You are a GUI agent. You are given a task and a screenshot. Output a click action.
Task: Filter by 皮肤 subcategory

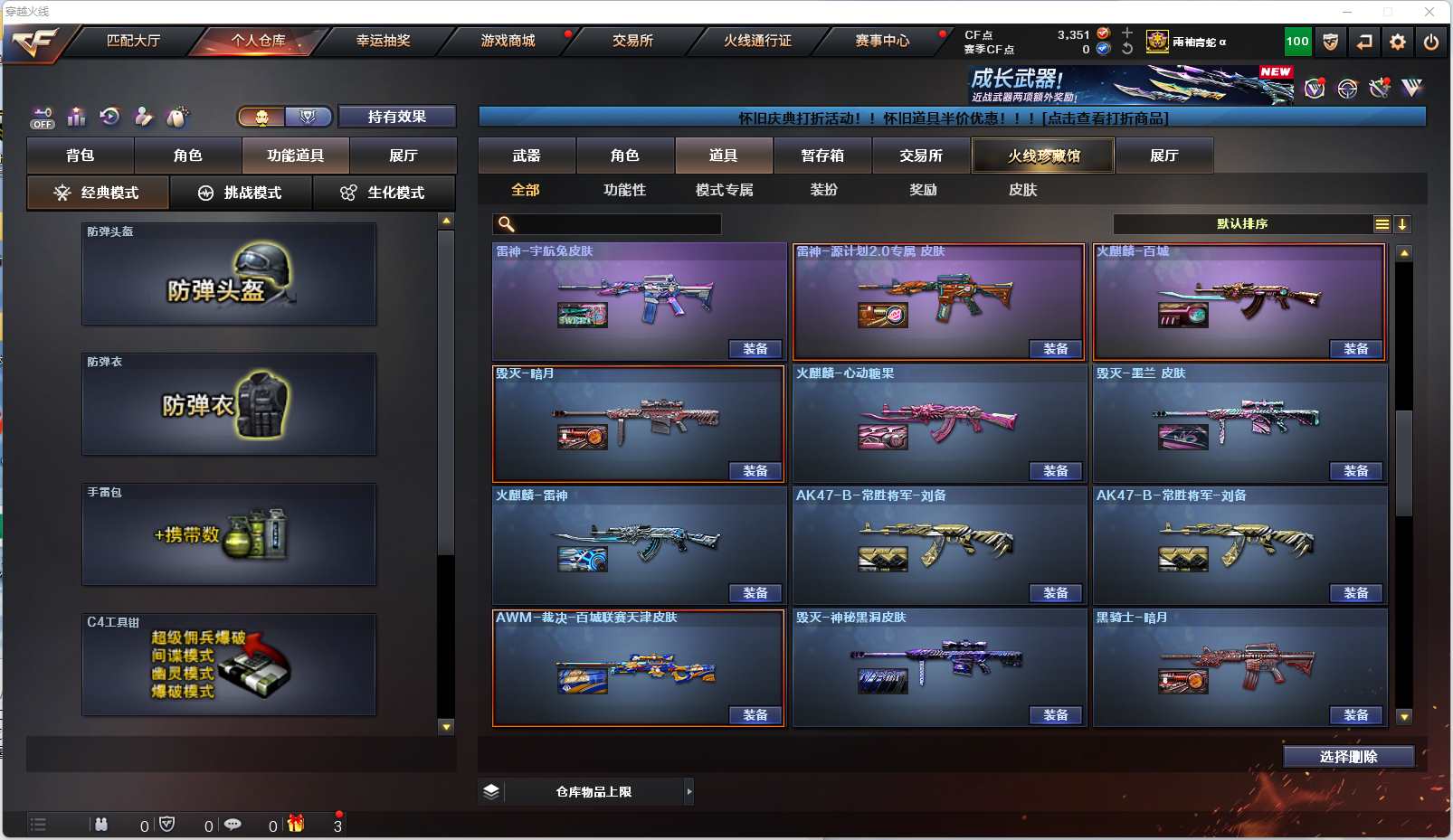[1022, 190]
